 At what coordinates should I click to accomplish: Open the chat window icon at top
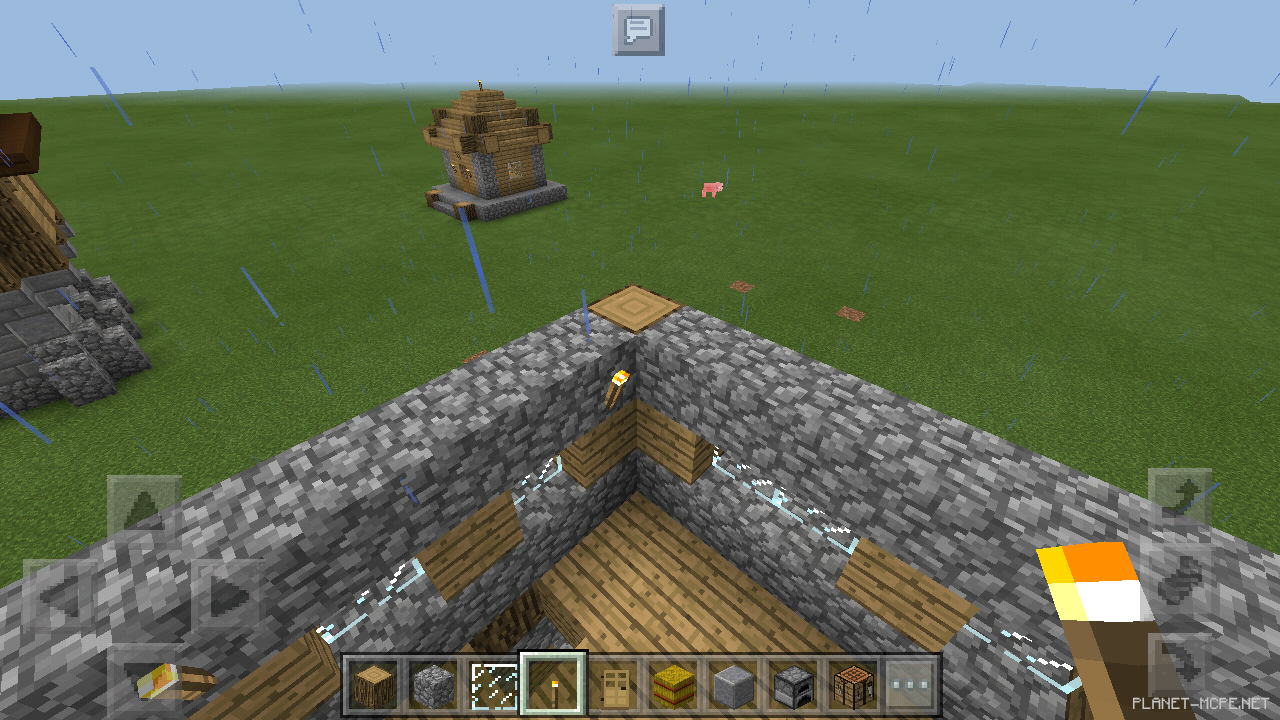pyautogui.click(x=639, y=31)
